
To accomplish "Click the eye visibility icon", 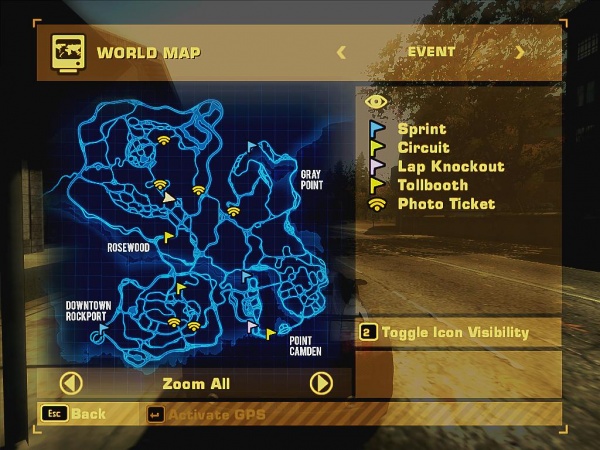I will (376, 101).
